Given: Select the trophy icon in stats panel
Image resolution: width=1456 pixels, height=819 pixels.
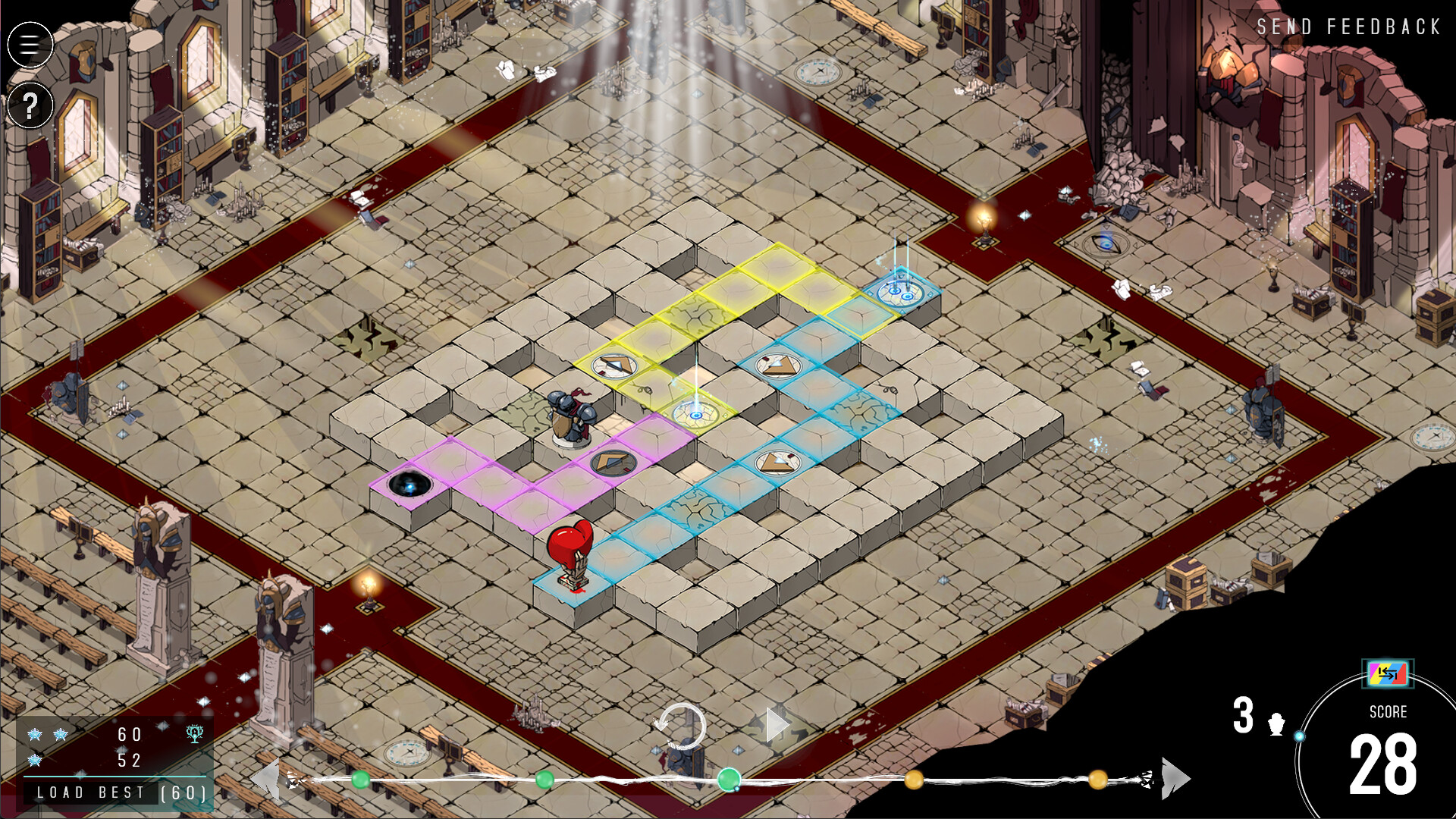Looking at the screenshot, I should pyautogui.click(x=196, y=736).
